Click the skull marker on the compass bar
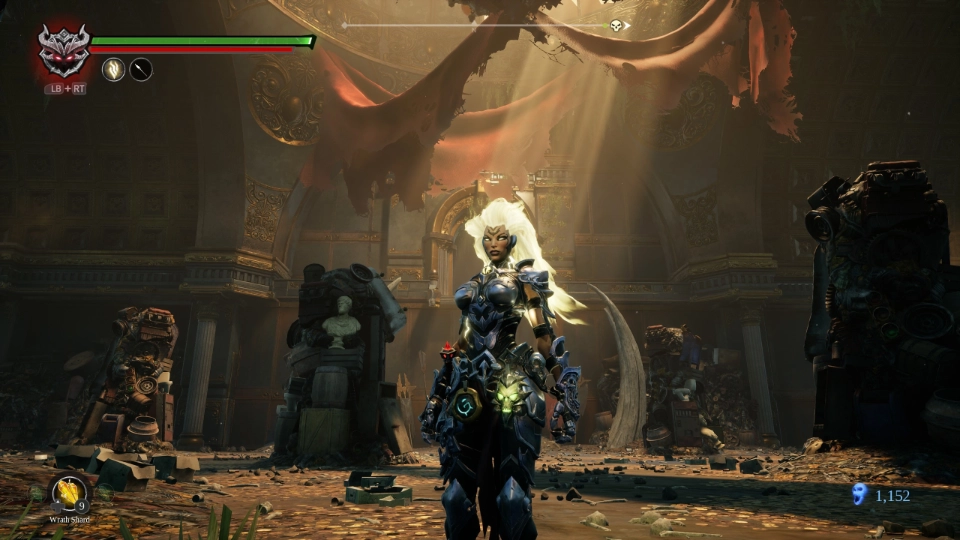 click(616, 25)
